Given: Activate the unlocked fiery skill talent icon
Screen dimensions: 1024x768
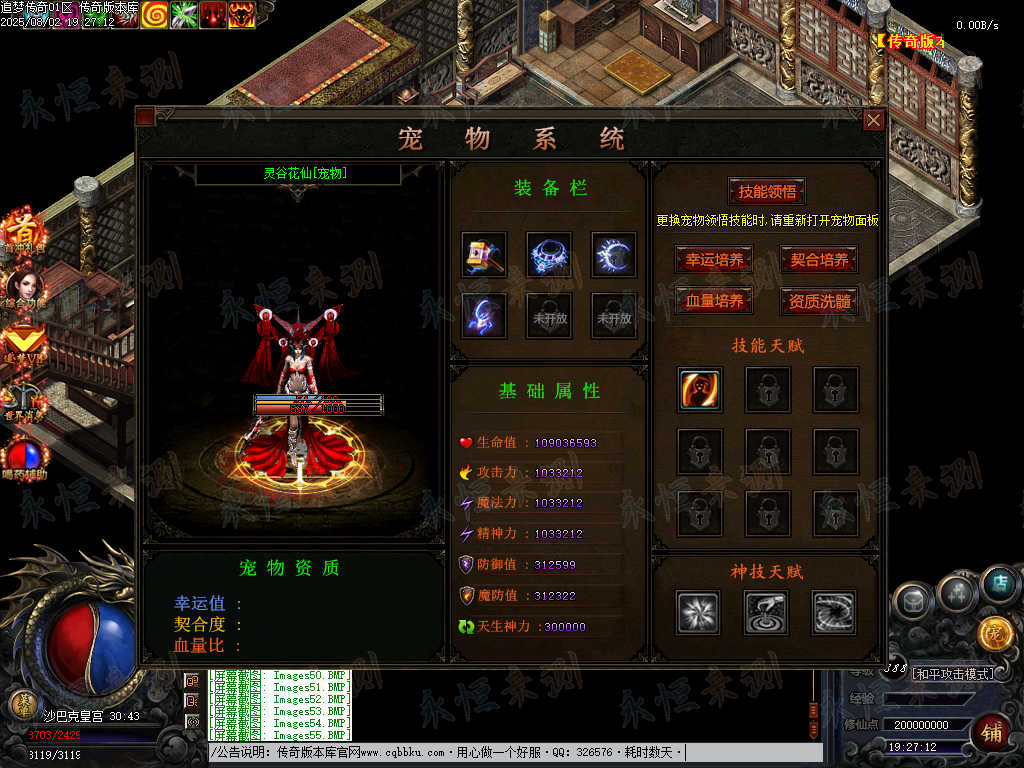Looking at the screenshot, I should coord(700,390).
